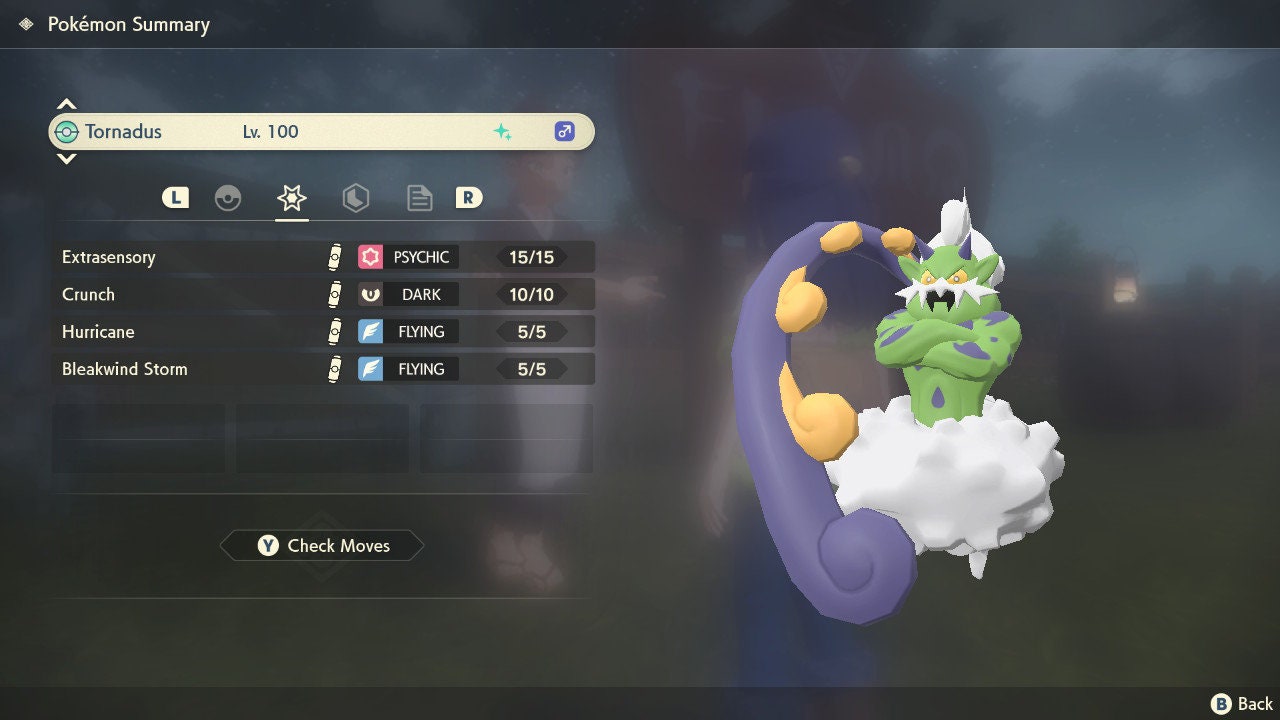Show the previous Pokémon with up arrow

66,104
